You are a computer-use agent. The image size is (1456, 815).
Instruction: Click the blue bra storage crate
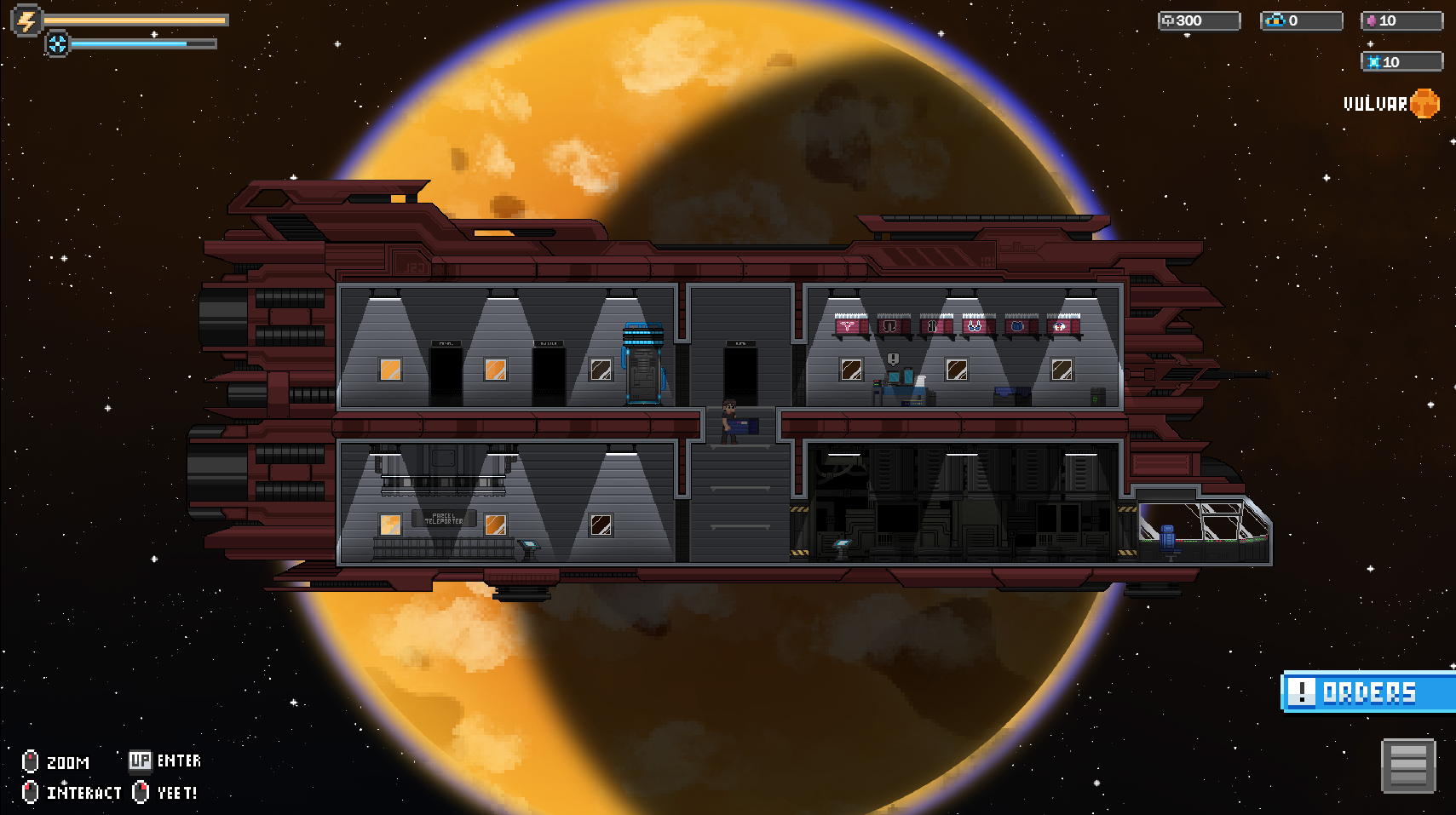pyautogui.click(x=973, y=326)
